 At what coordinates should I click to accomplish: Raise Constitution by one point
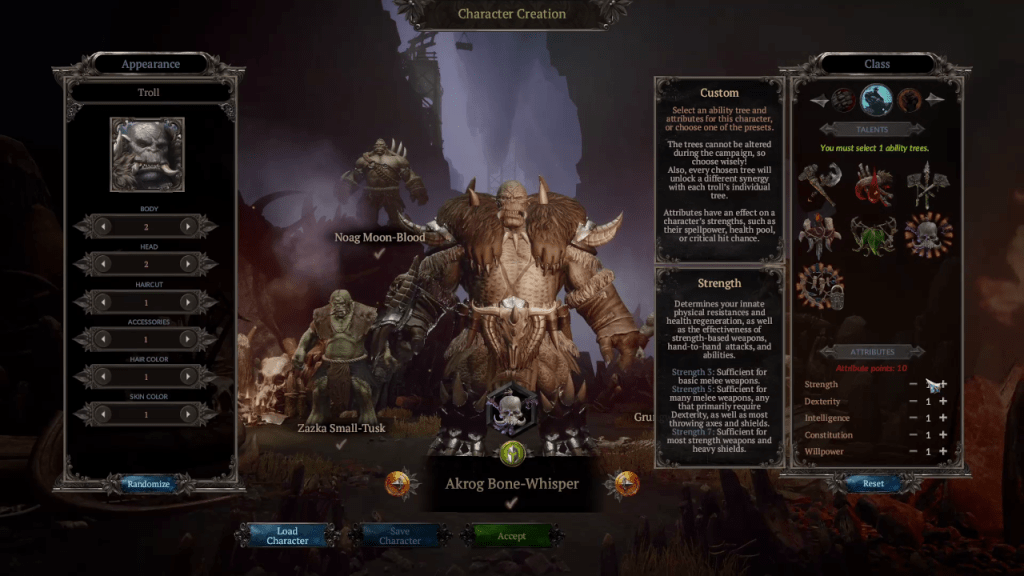click(x=943, y=435)
